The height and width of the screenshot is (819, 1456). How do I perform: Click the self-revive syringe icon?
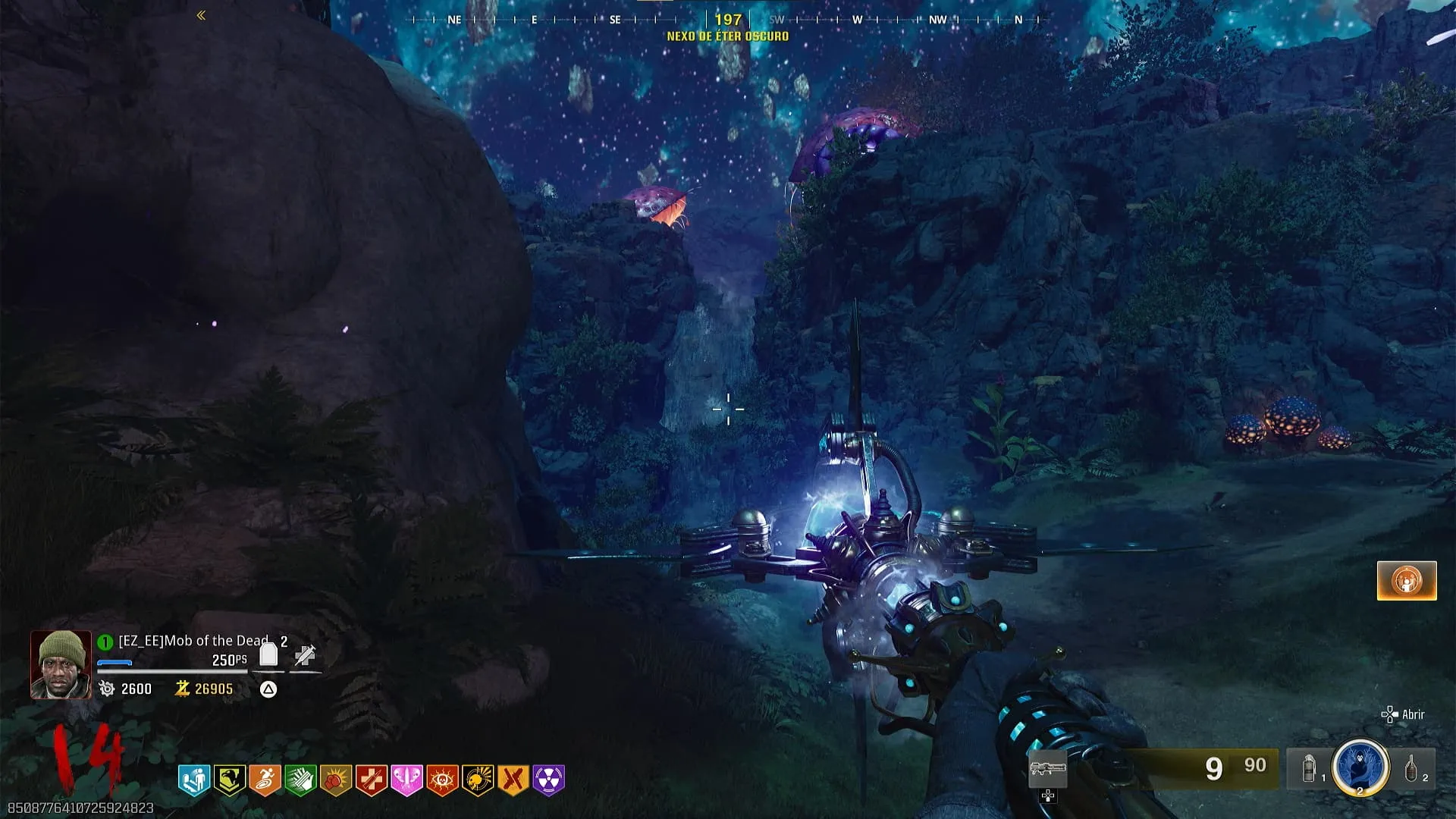click(x=305, y=654)
